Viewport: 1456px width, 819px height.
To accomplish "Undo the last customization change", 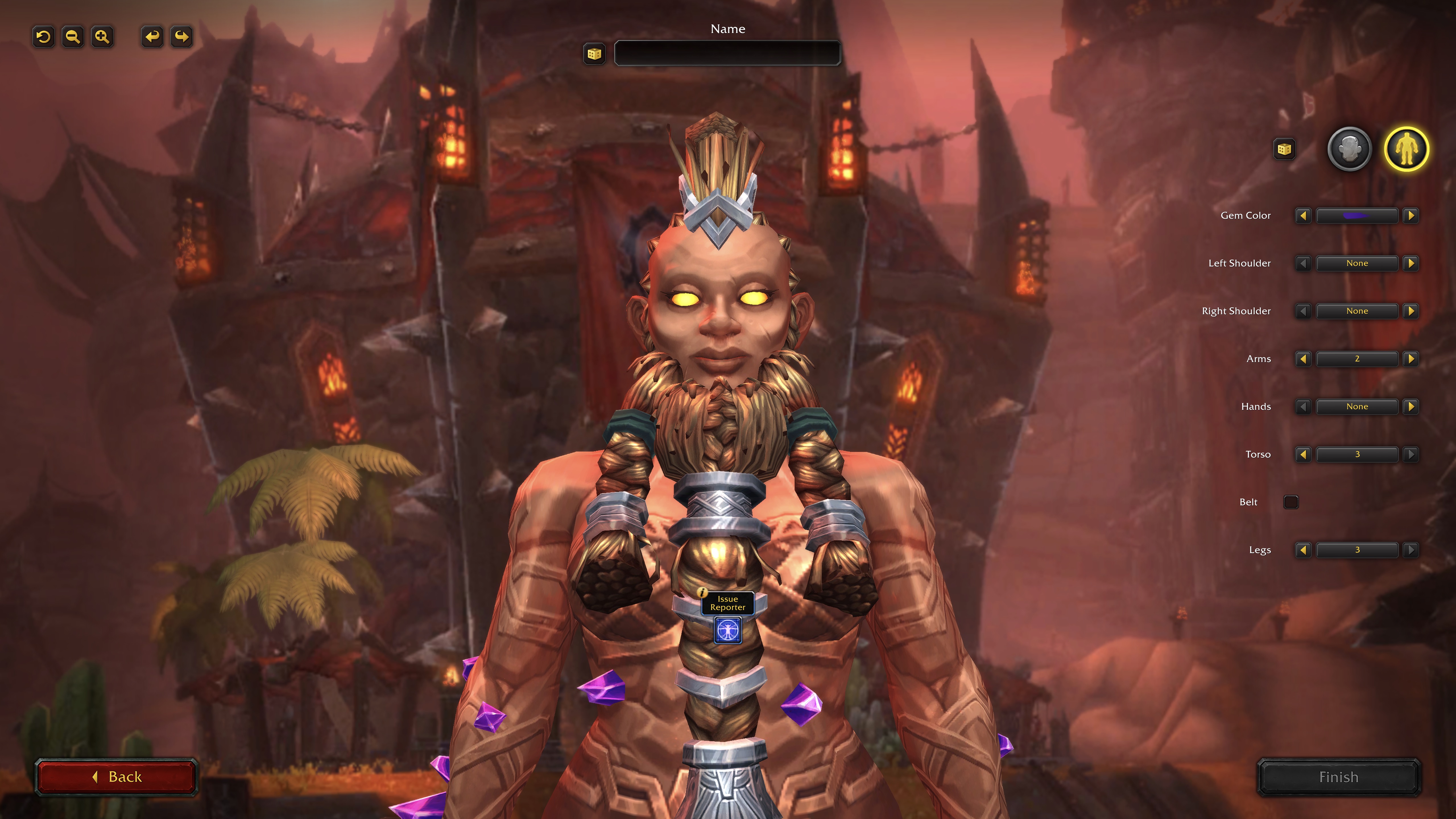I will (152, 37).
